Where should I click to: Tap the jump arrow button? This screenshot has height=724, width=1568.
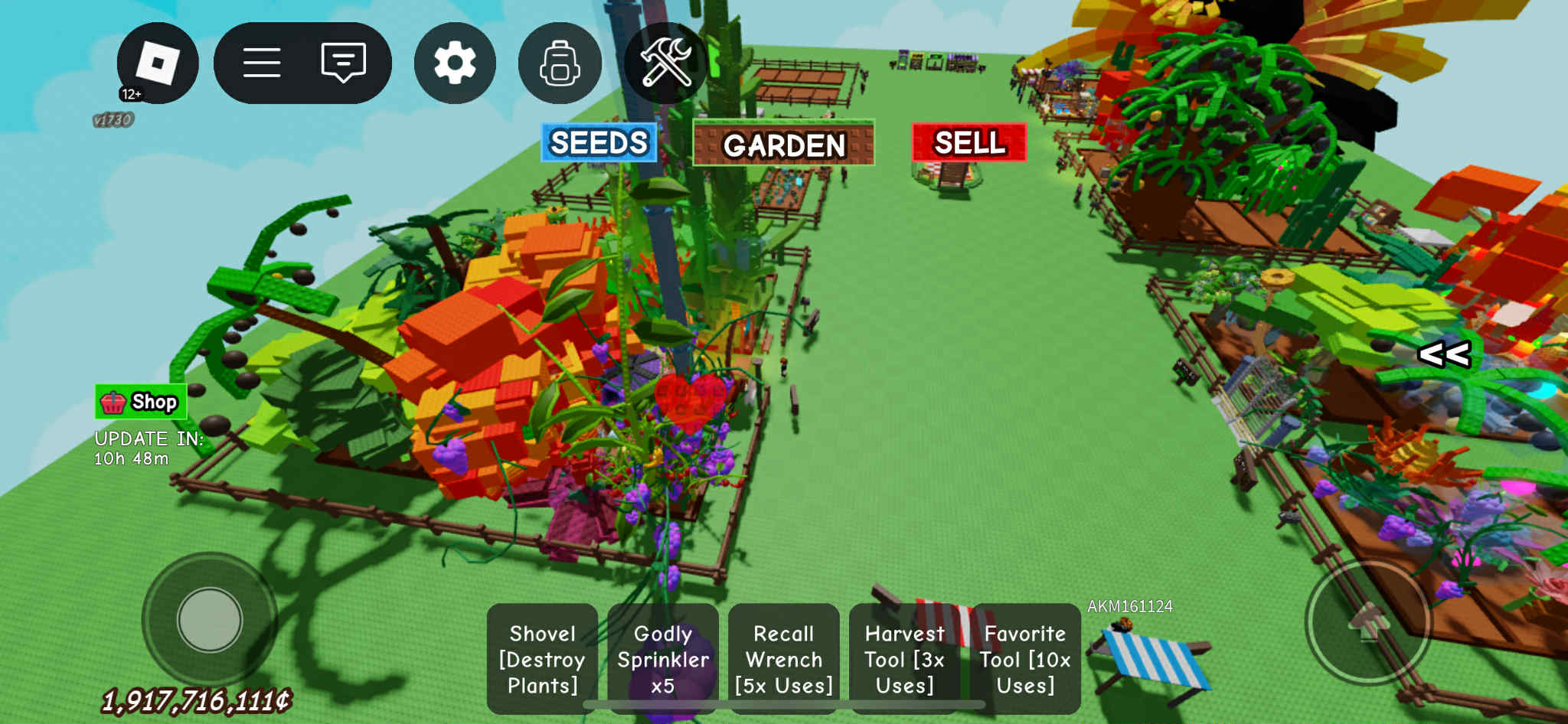1367,621
